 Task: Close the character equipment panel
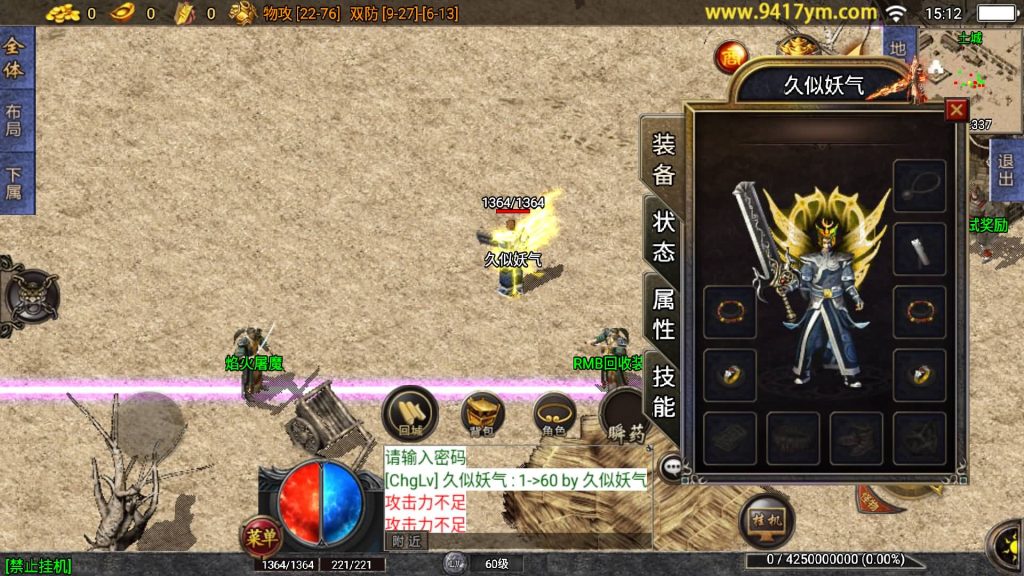pyautogui.click(x=956, y=110)
